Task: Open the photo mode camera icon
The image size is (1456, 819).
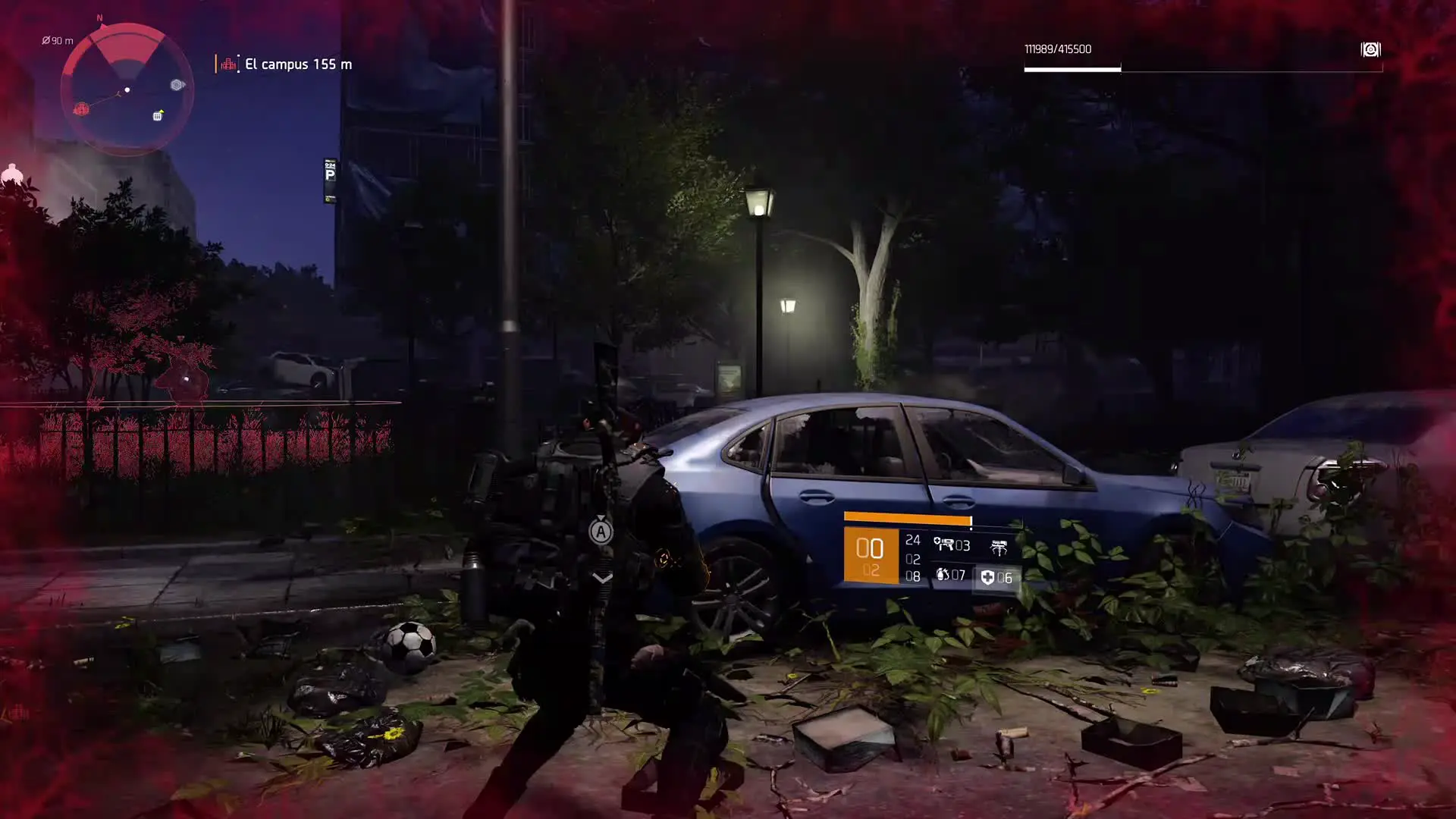Action: tap(1370, 50)
